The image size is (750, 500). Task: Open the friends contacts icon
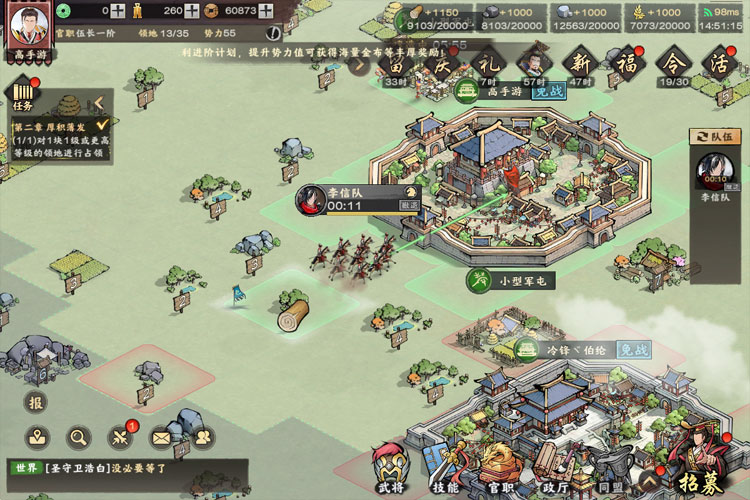(x=201, y=437)
